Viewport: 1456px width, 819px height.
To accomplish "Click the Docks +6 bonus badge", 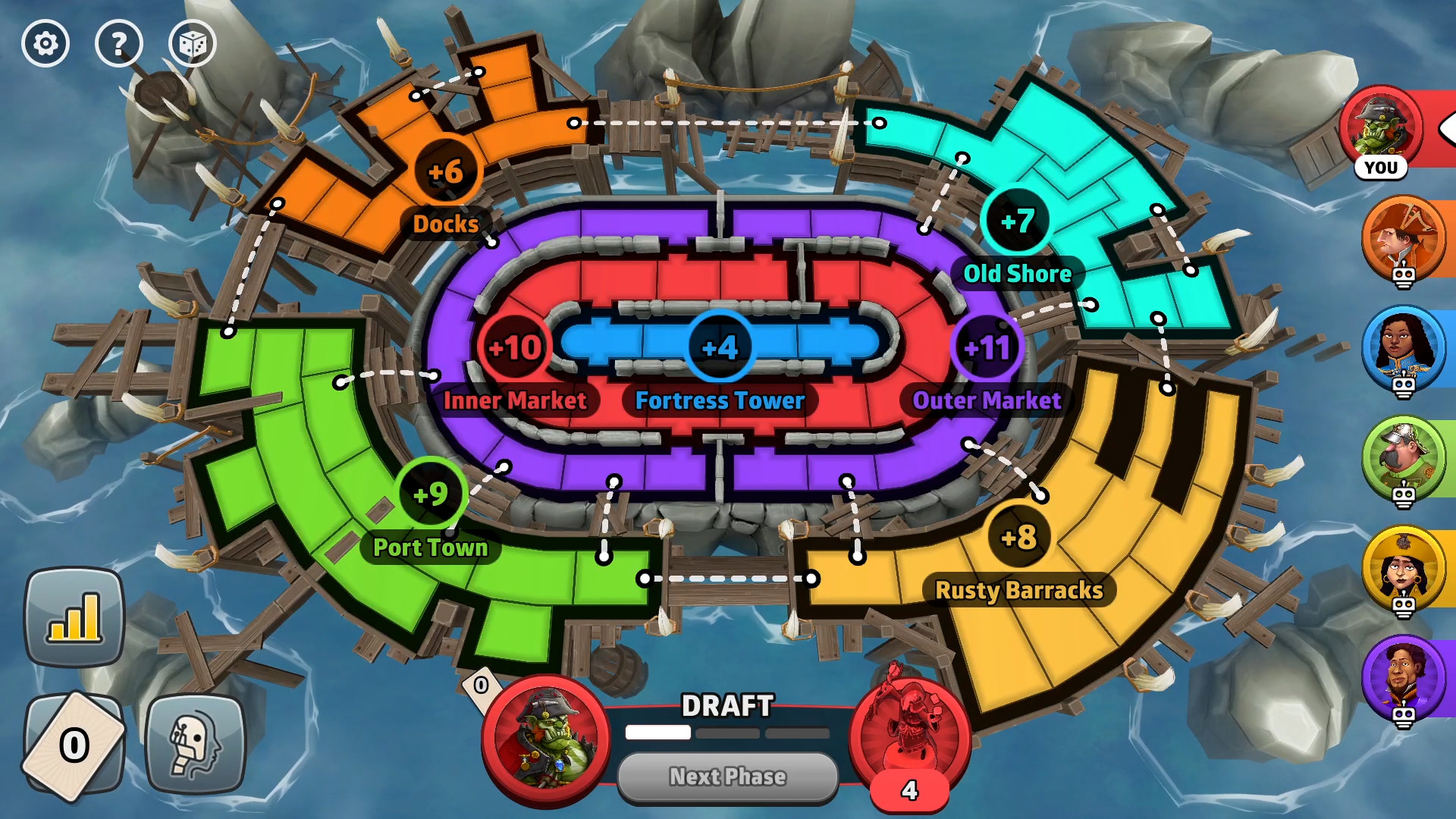I will click(x=446, y=171).
